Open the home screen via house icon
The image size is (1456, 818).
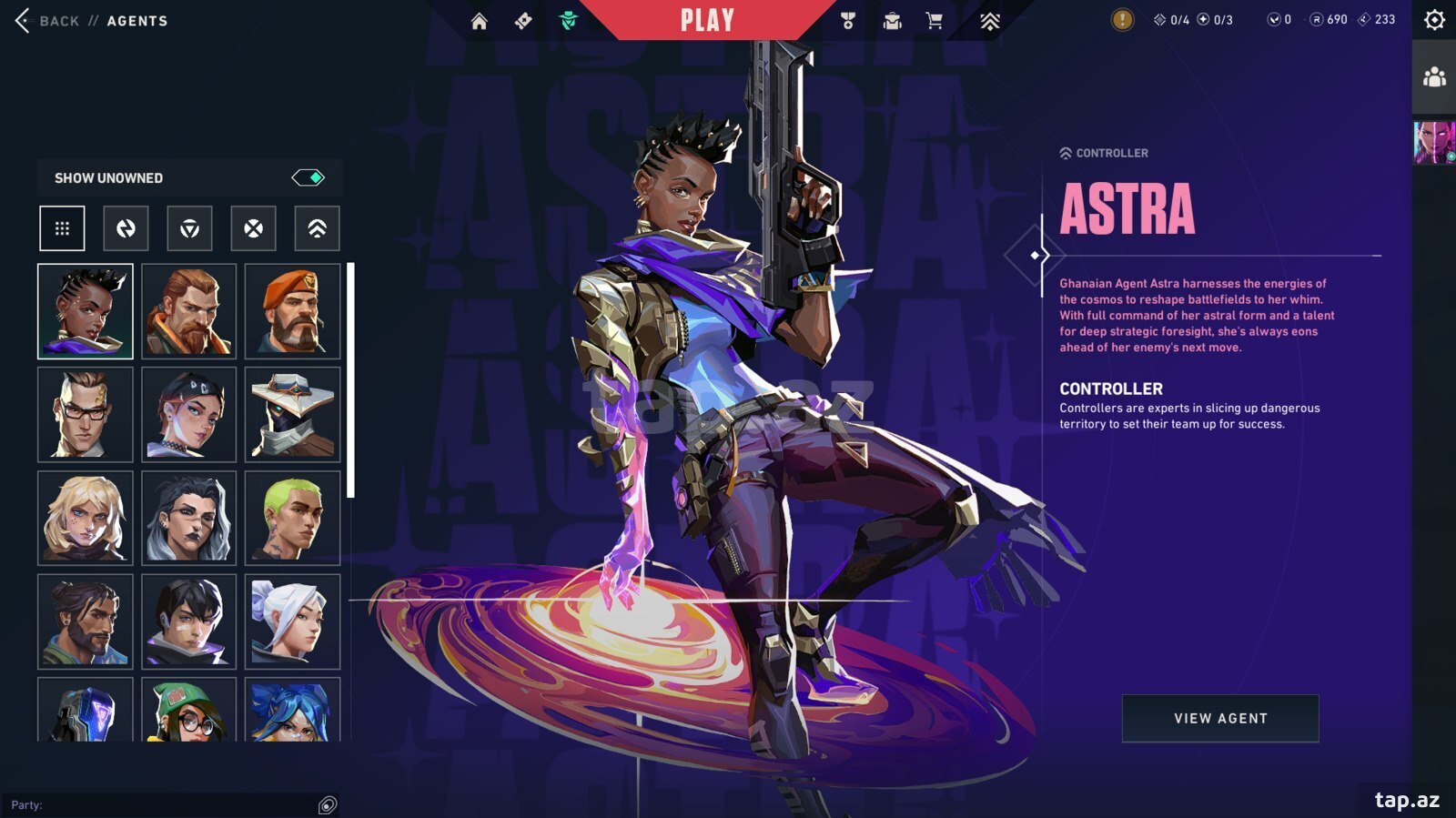[479, 21]
